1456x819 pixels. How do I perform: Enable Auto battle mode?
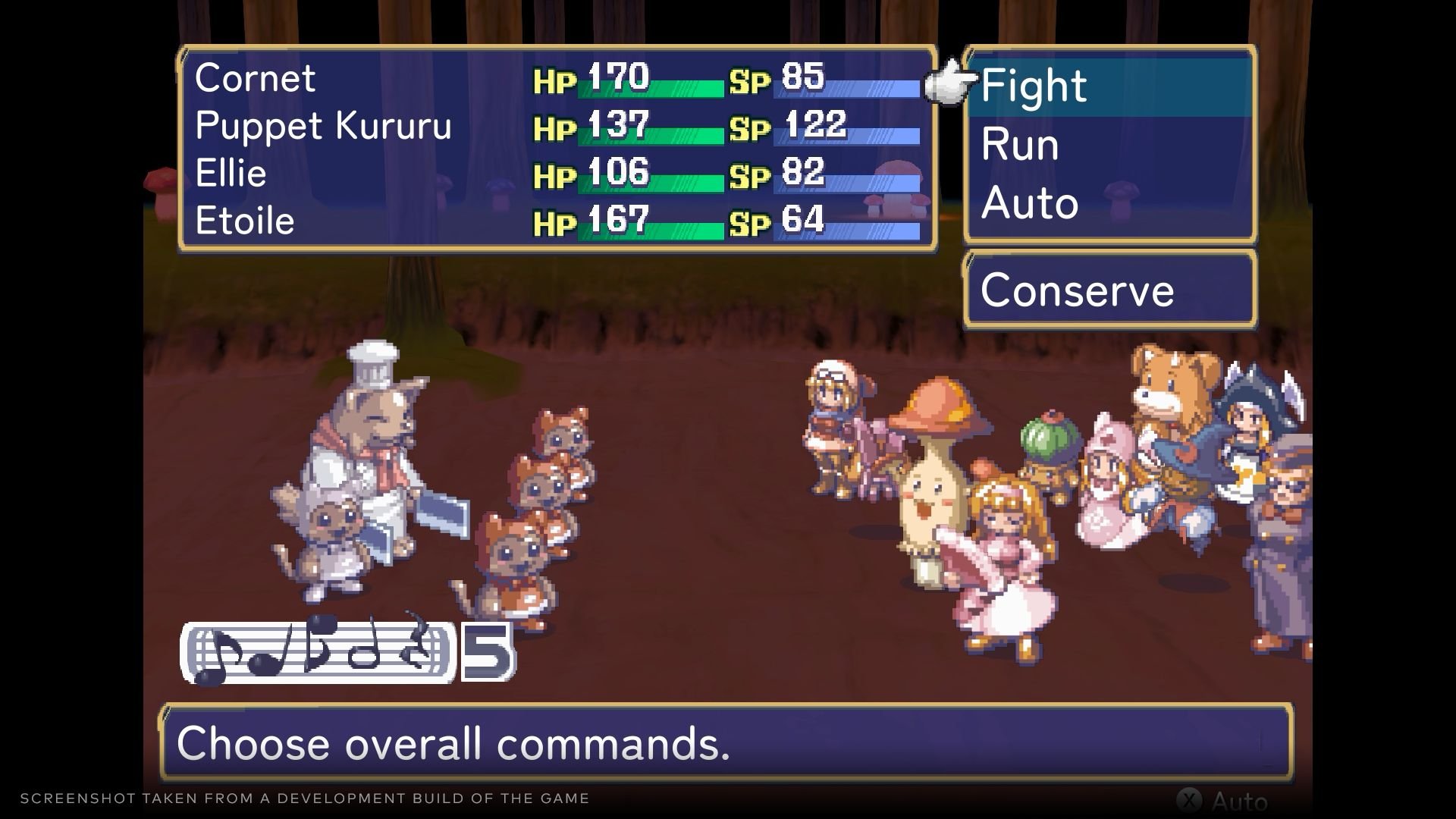tap(1029, 202)
